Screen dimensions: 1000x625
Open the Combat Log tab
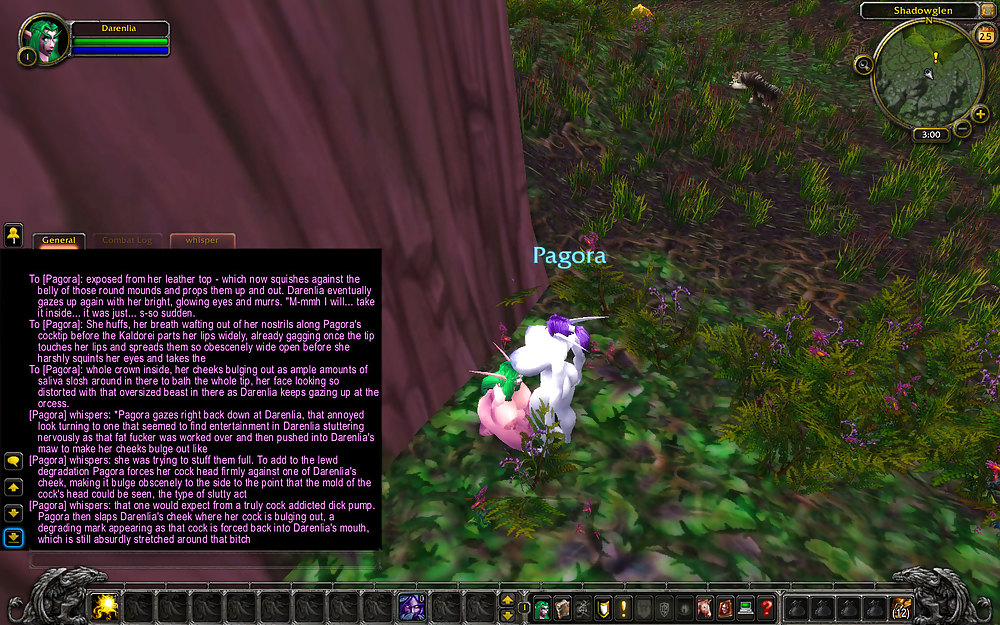pyautogui.click(x=127, y=240)
